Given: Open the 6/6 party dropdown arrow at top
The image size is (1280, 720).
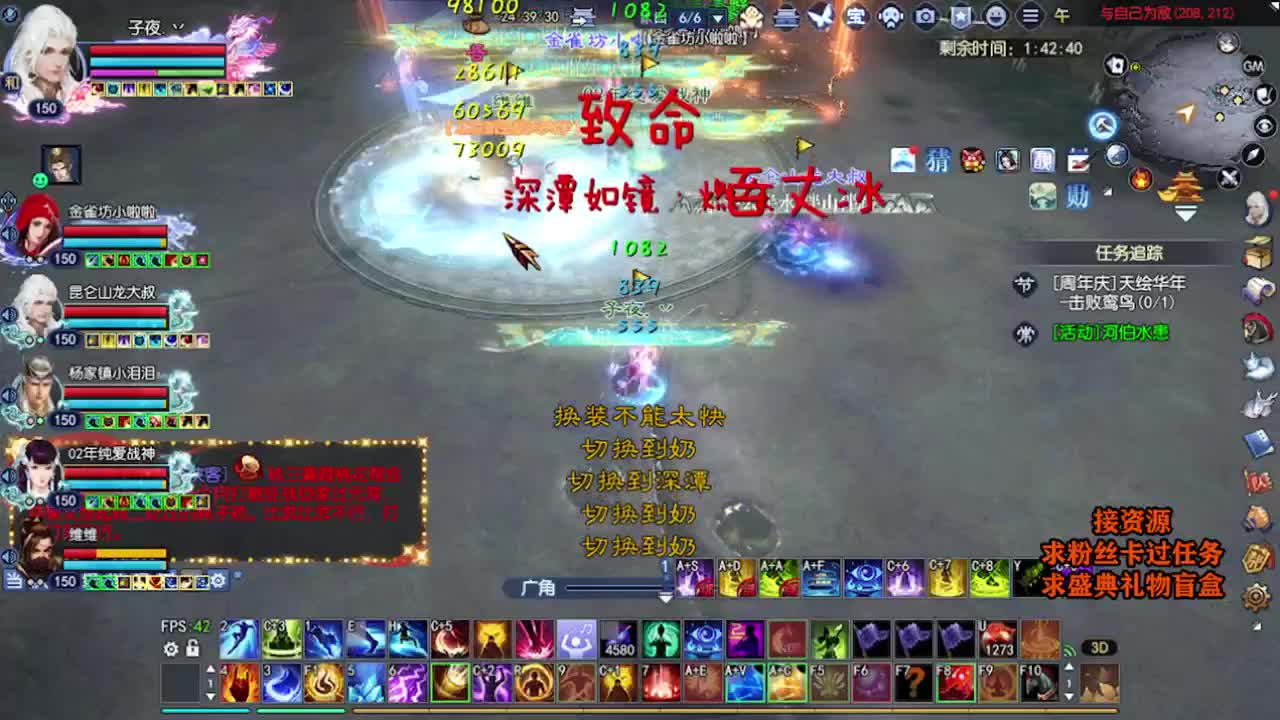Looking at the screenshot, I should coord(717,17).
